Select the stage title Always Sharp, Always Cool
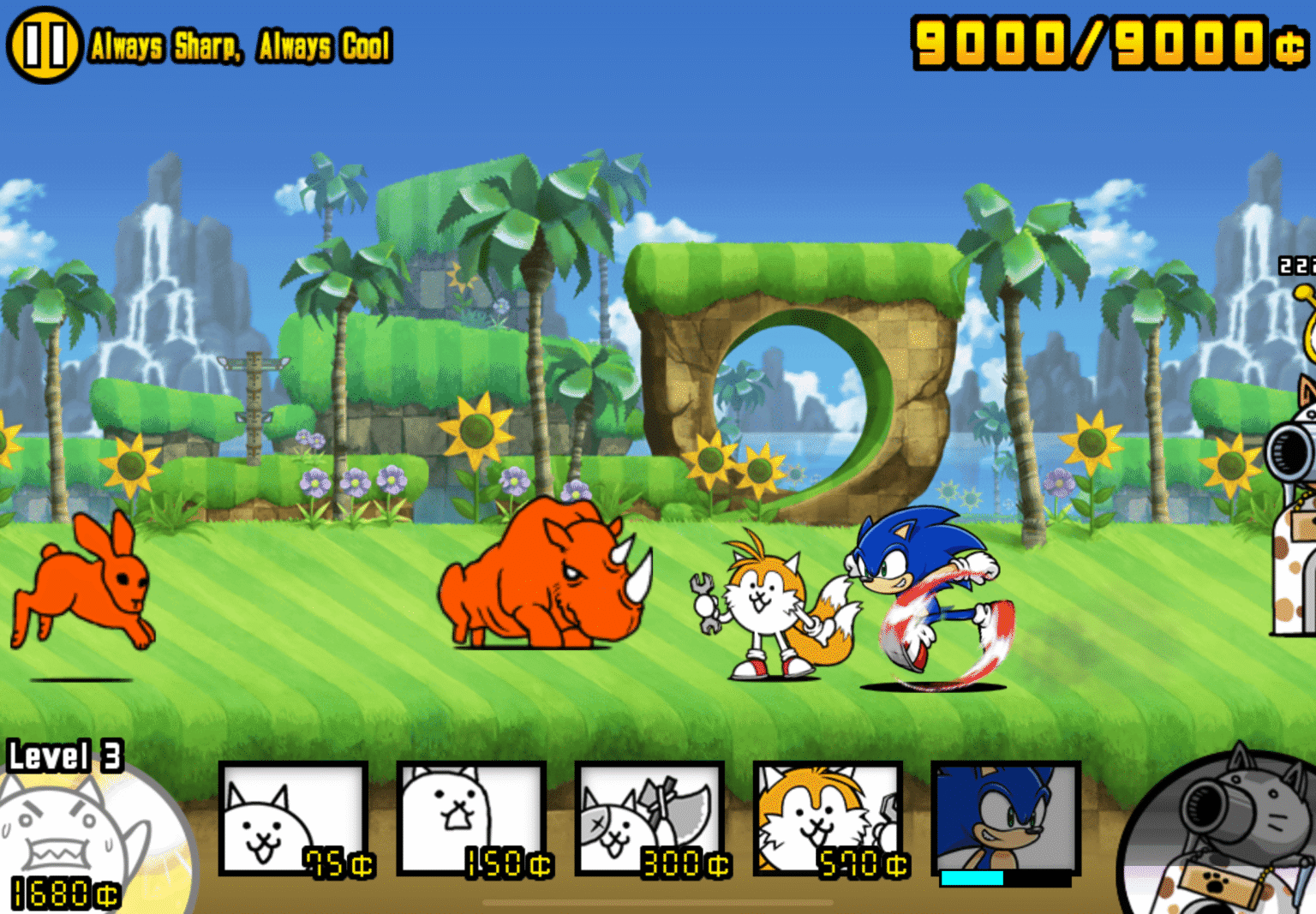Viewport: 1316px width, 914px height. point(241,48)
